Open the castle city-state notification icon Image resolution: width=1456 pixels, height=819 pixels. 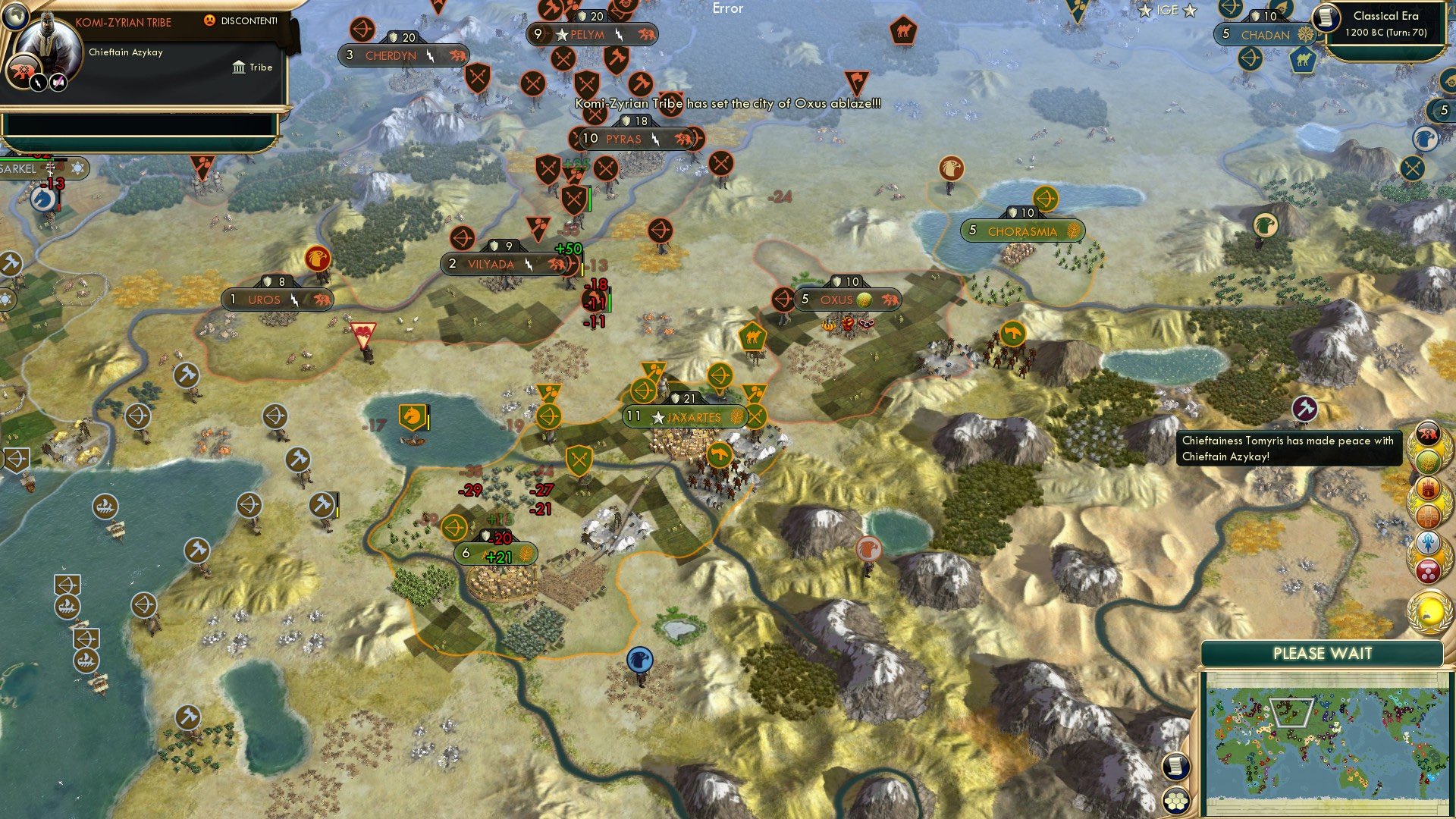click(x=1429, y=489)
